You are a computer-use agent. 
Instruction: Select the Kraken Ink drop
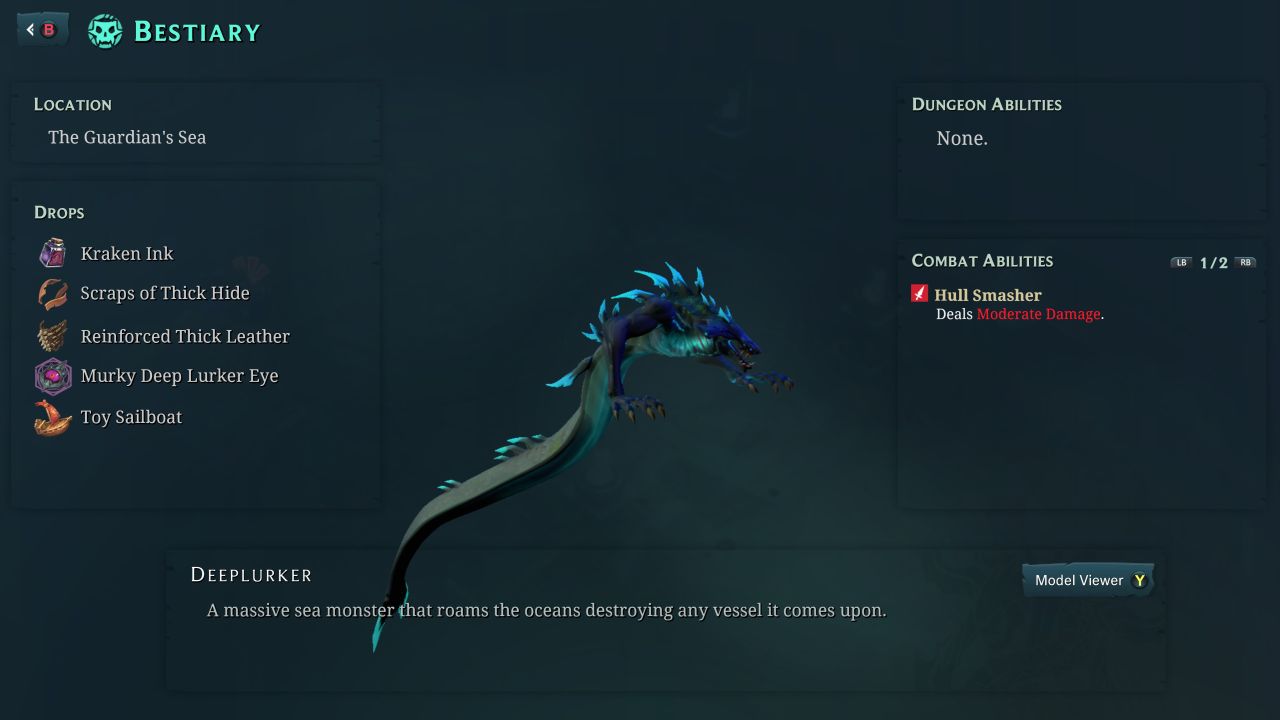coord(127,254)
